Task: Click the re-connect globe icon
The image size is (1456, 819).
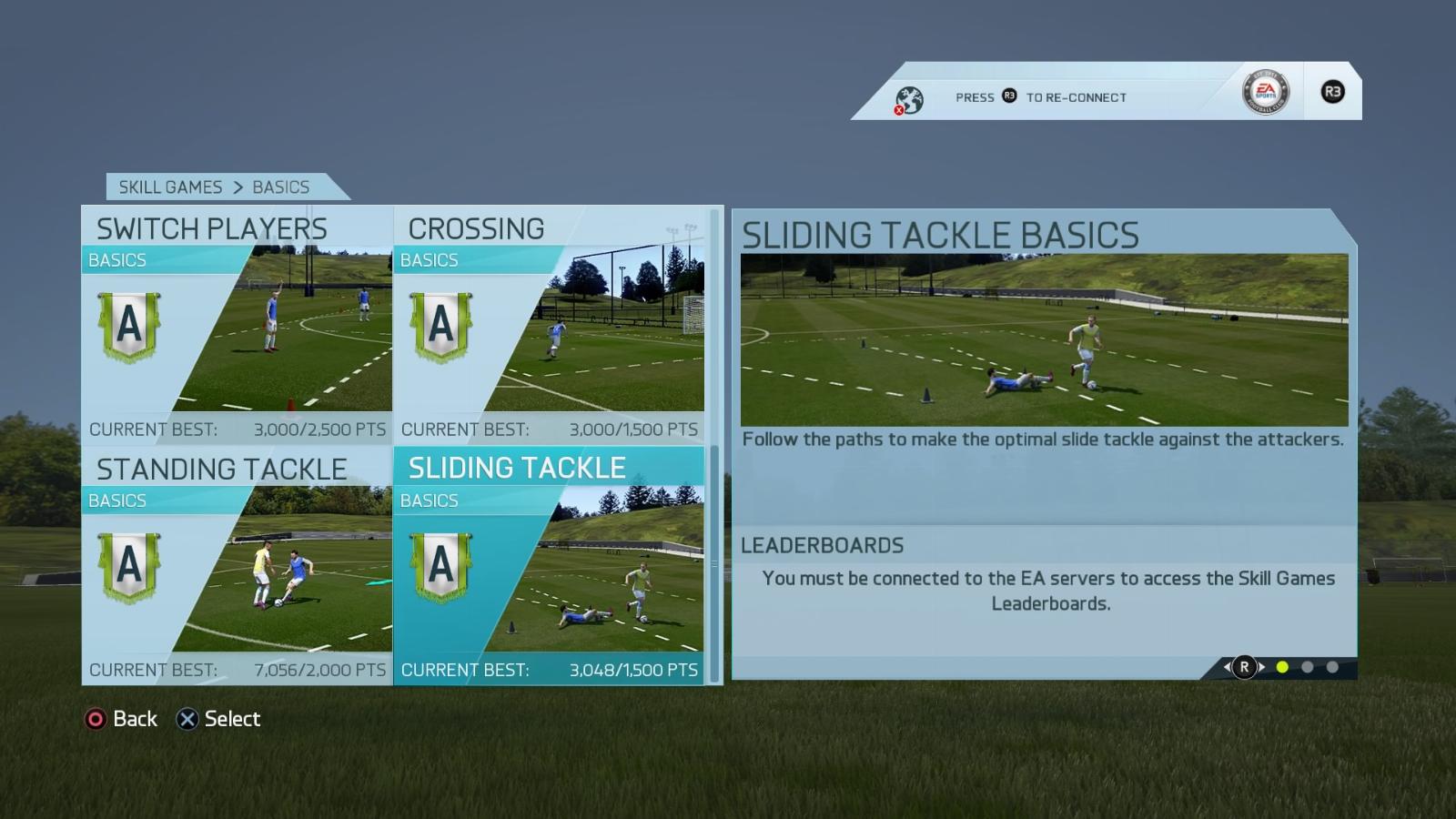Action: tap(908, 99)
